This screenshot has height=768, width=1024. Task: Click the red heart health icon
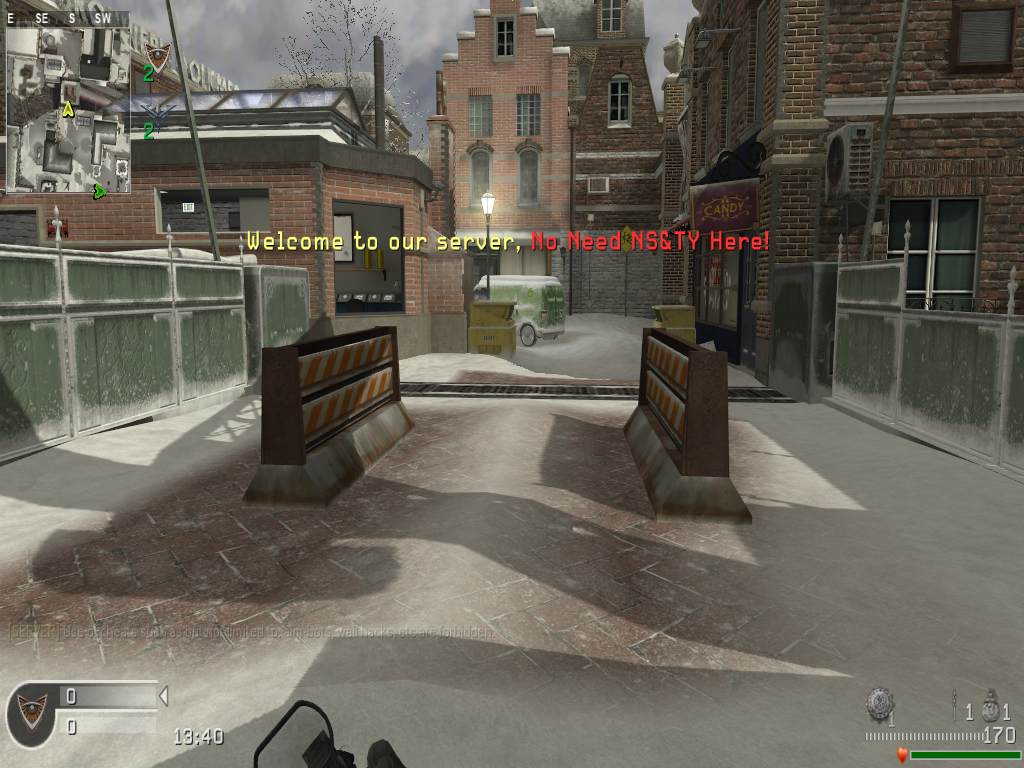click(902, 755)
